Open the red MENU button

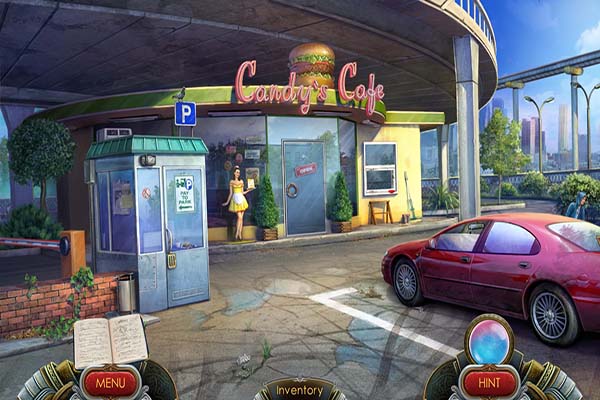click(x=110, y=382)
